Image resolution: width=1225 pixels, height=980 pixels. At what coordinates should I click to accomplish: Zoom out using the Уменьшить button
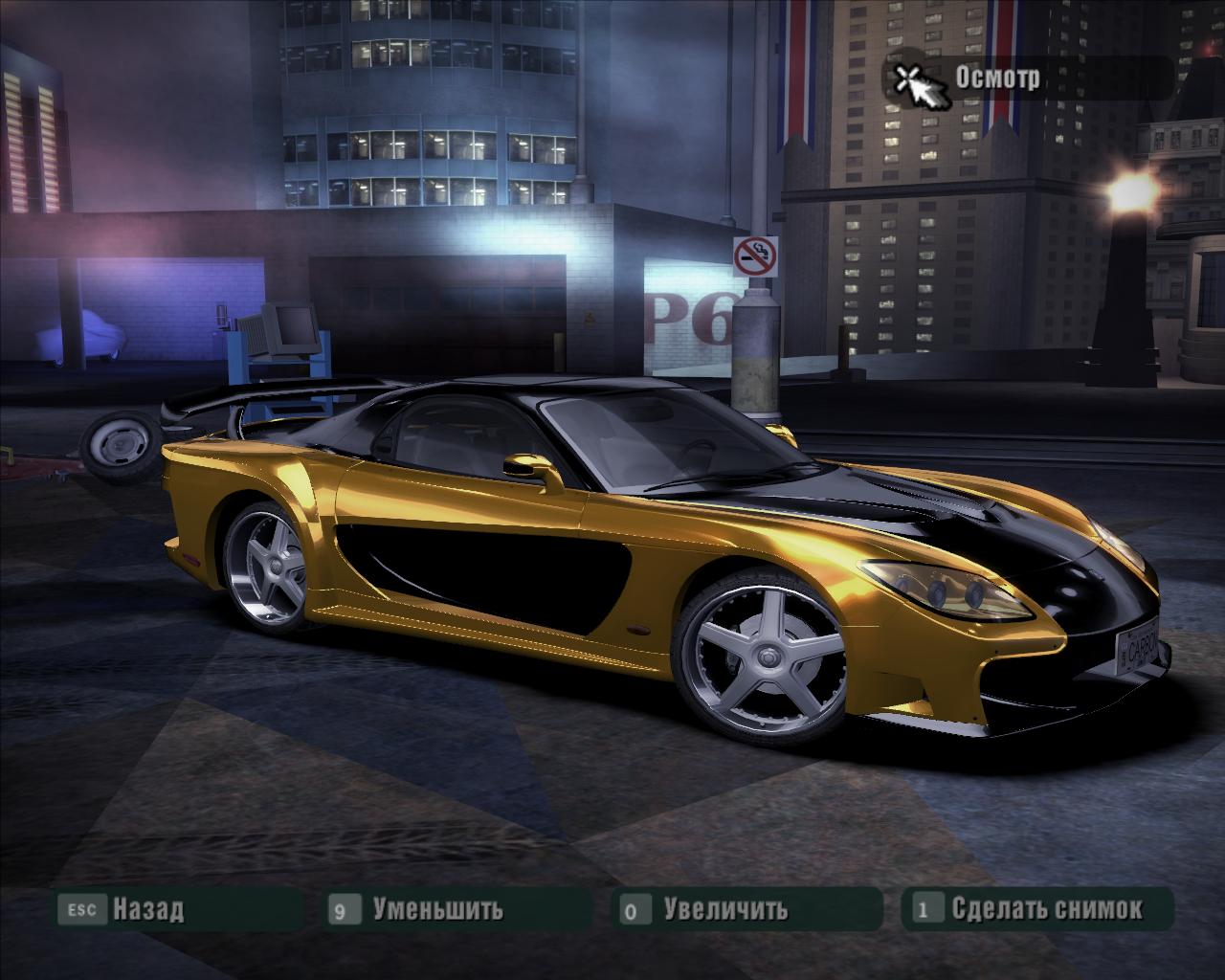coord(437,908)
